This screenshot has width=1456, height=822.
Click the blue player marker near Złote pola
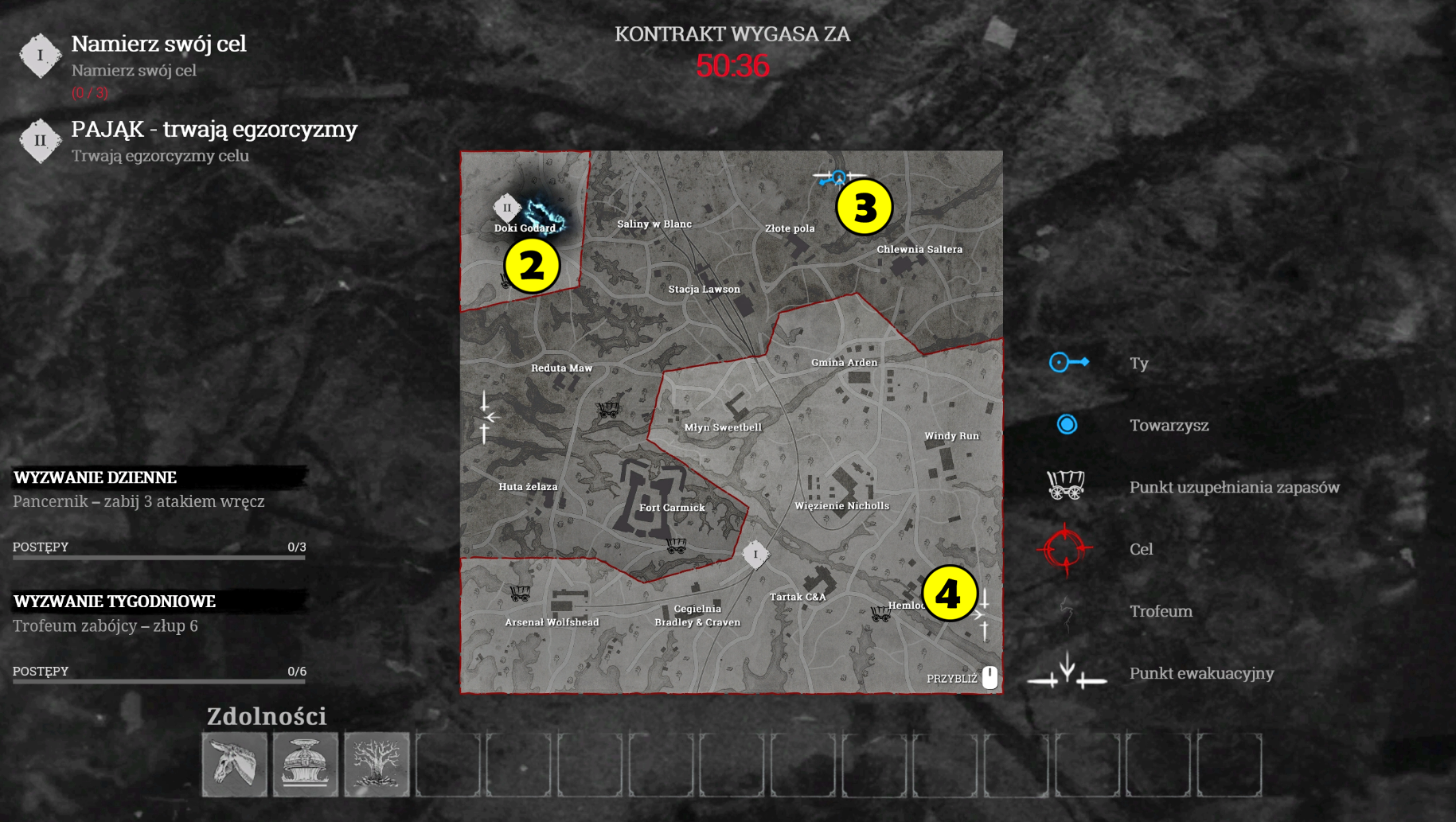(837, 178)
